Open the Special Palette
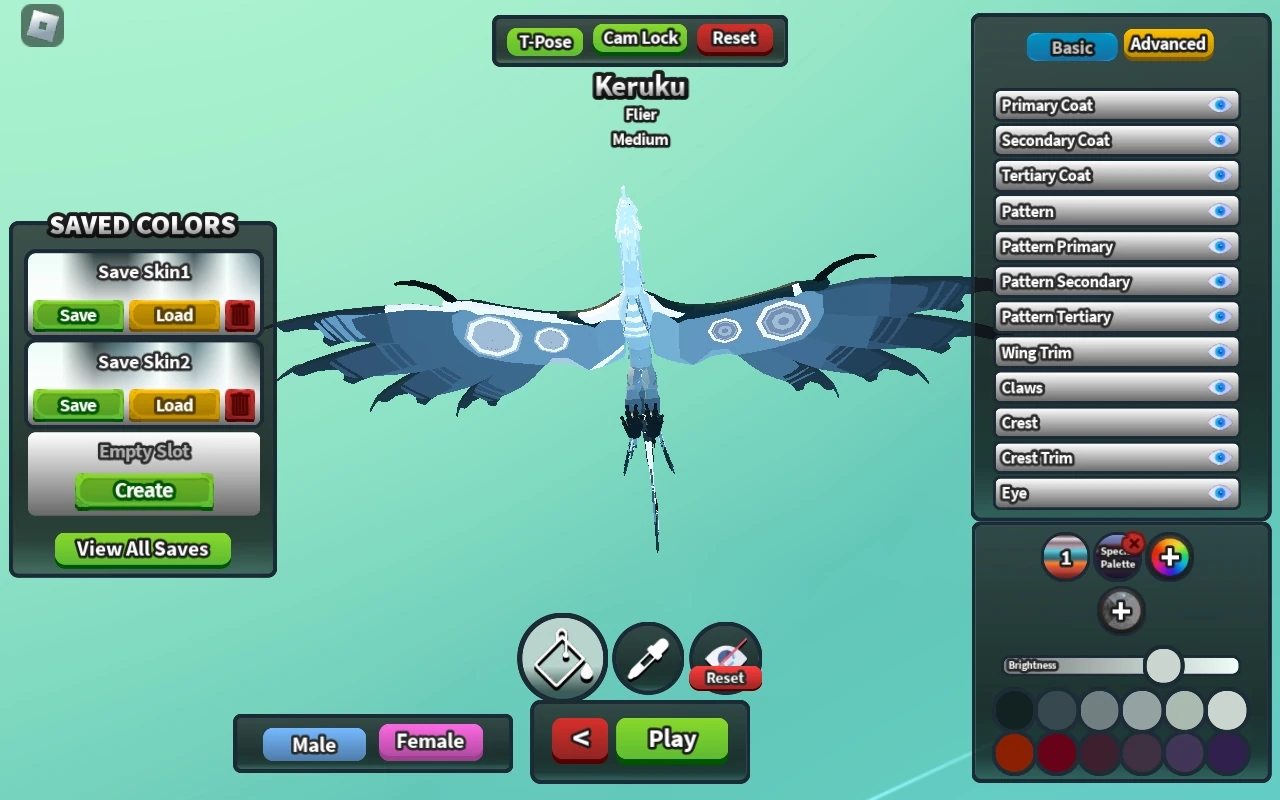Viewport: 1280px width, 800px height. [1118, 557]
